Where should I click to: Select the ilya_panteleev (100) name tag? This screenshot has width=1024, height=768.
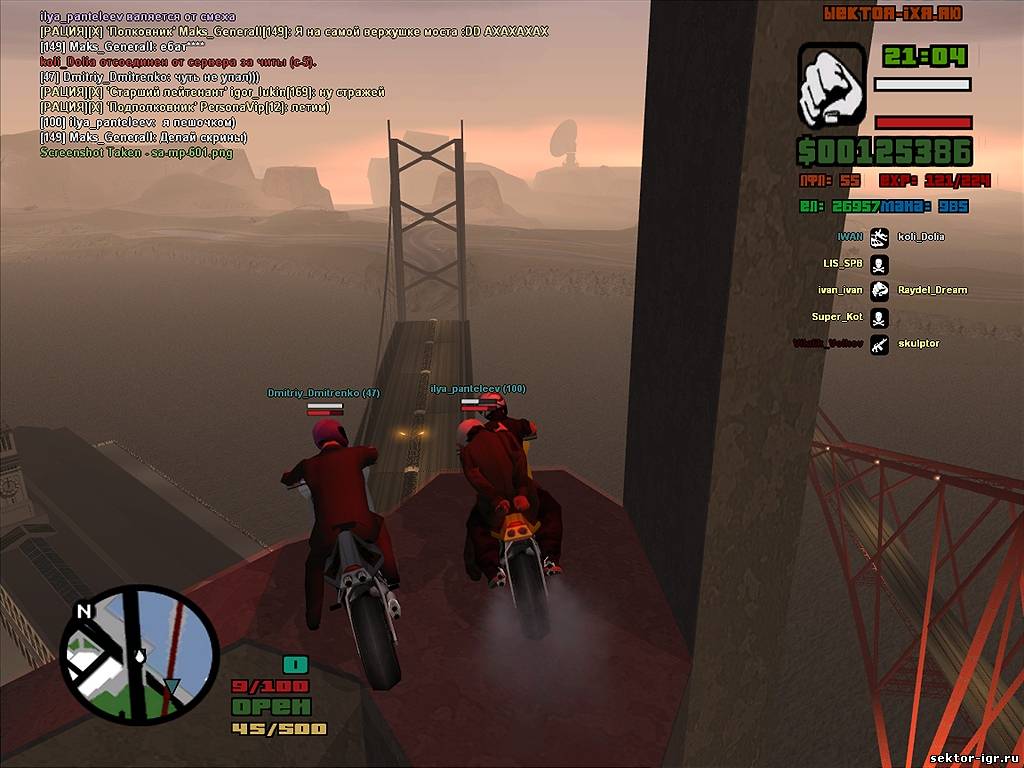[x=478, y=388]
